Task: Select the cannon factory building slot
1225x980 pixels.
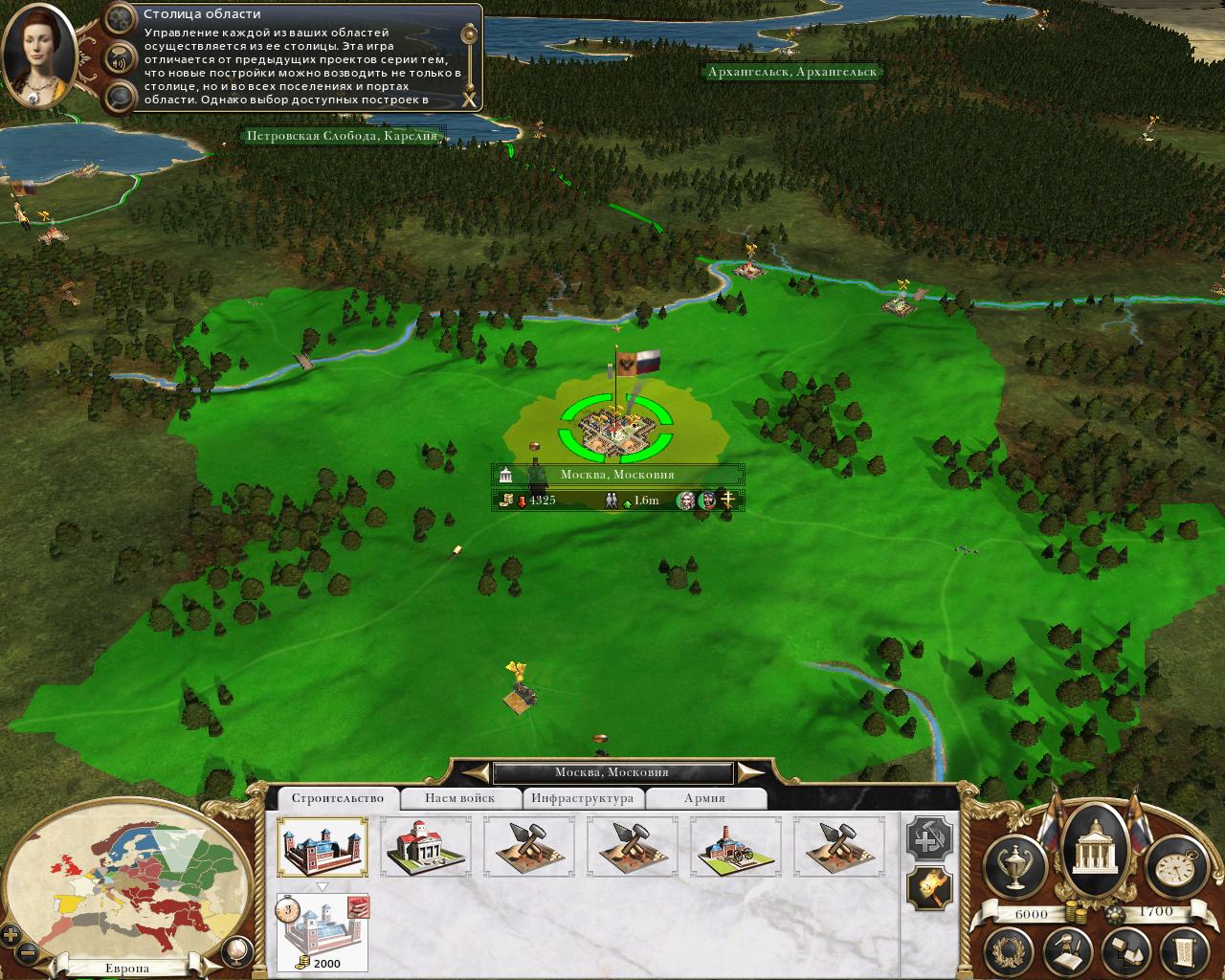Action: pyautogui.click(x=735, y=847)
